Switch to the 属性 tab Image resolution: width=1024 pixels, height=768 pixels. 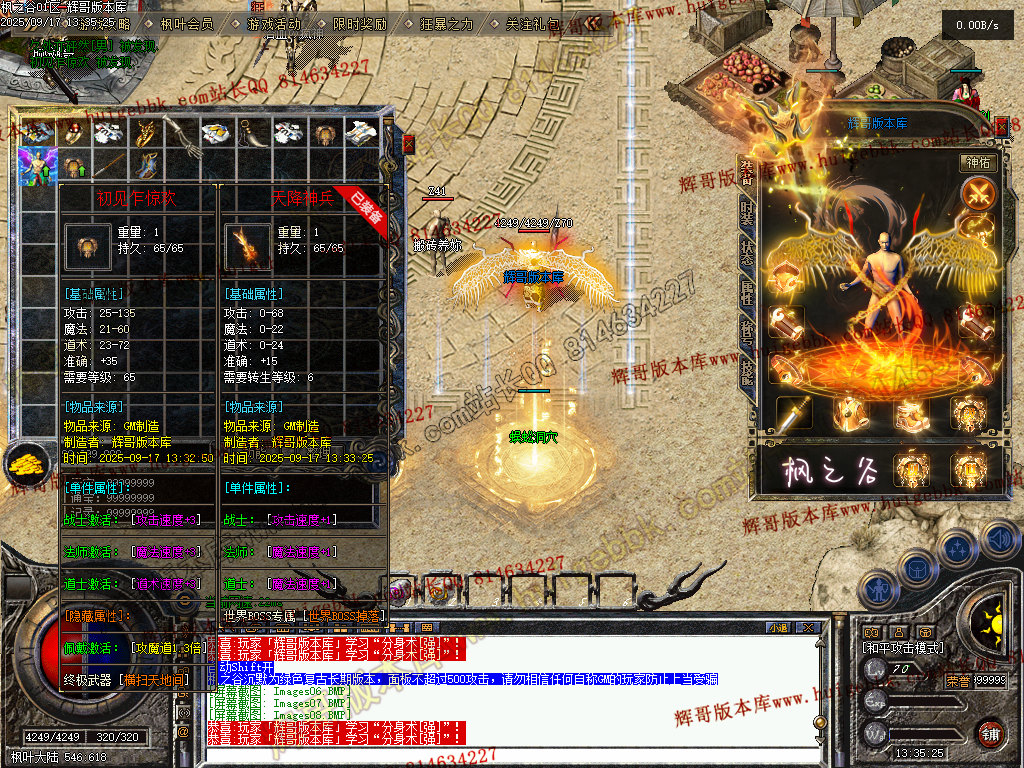click(x=747, y=292)
